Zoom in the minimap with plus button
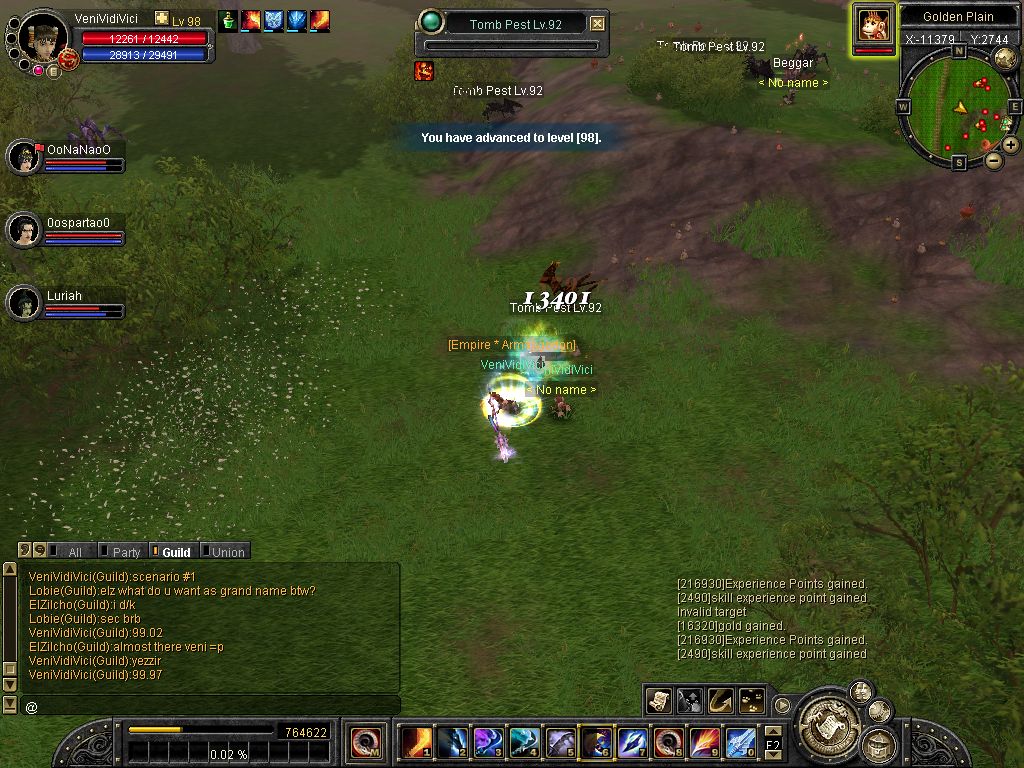The width and height of the screenshot is (1024, 768). tap(1011, 145)
